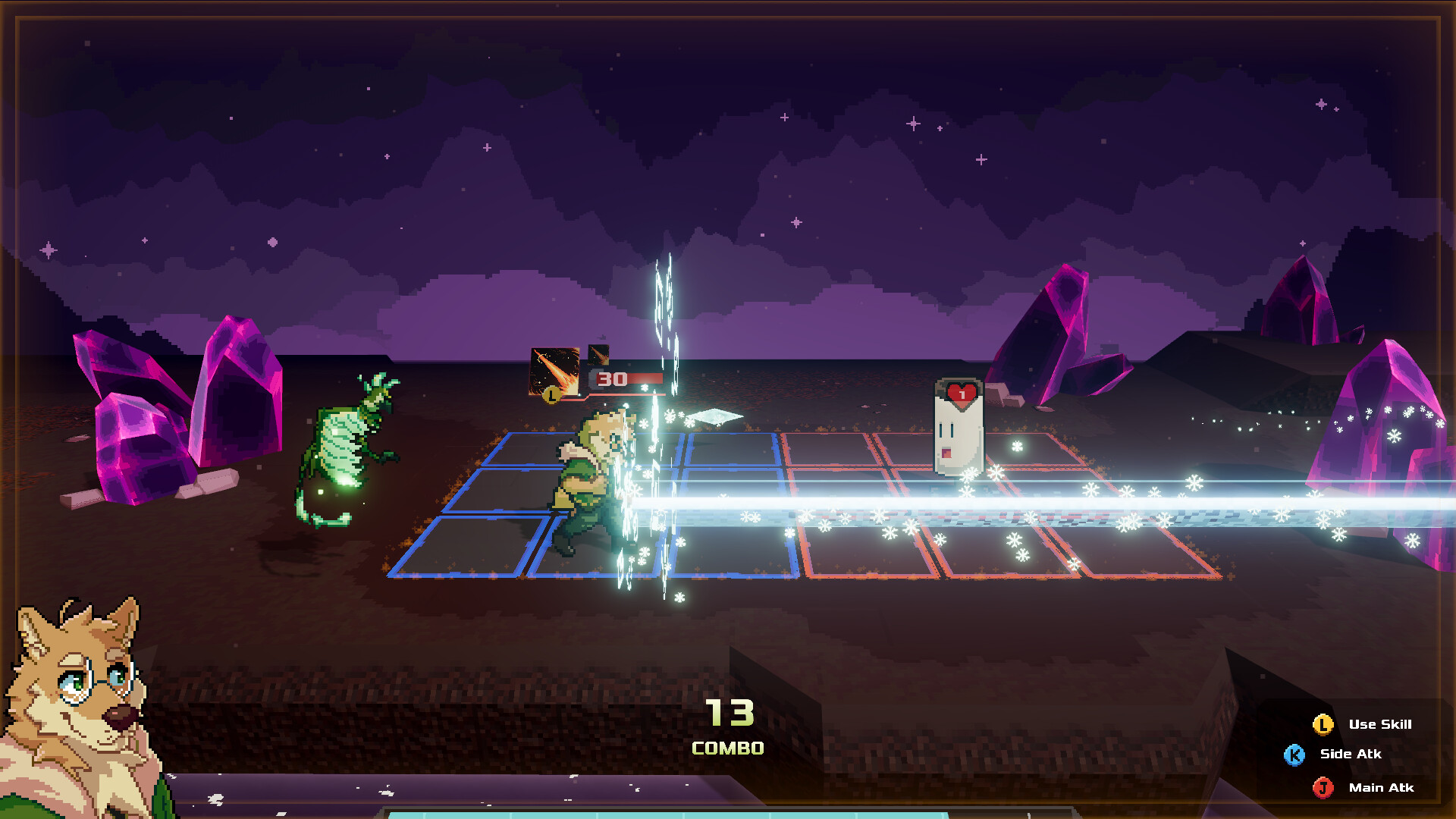Click the yellow L button badge on the skill
This screenshot has height=819, width=1456.
click(x=552, y=396)
